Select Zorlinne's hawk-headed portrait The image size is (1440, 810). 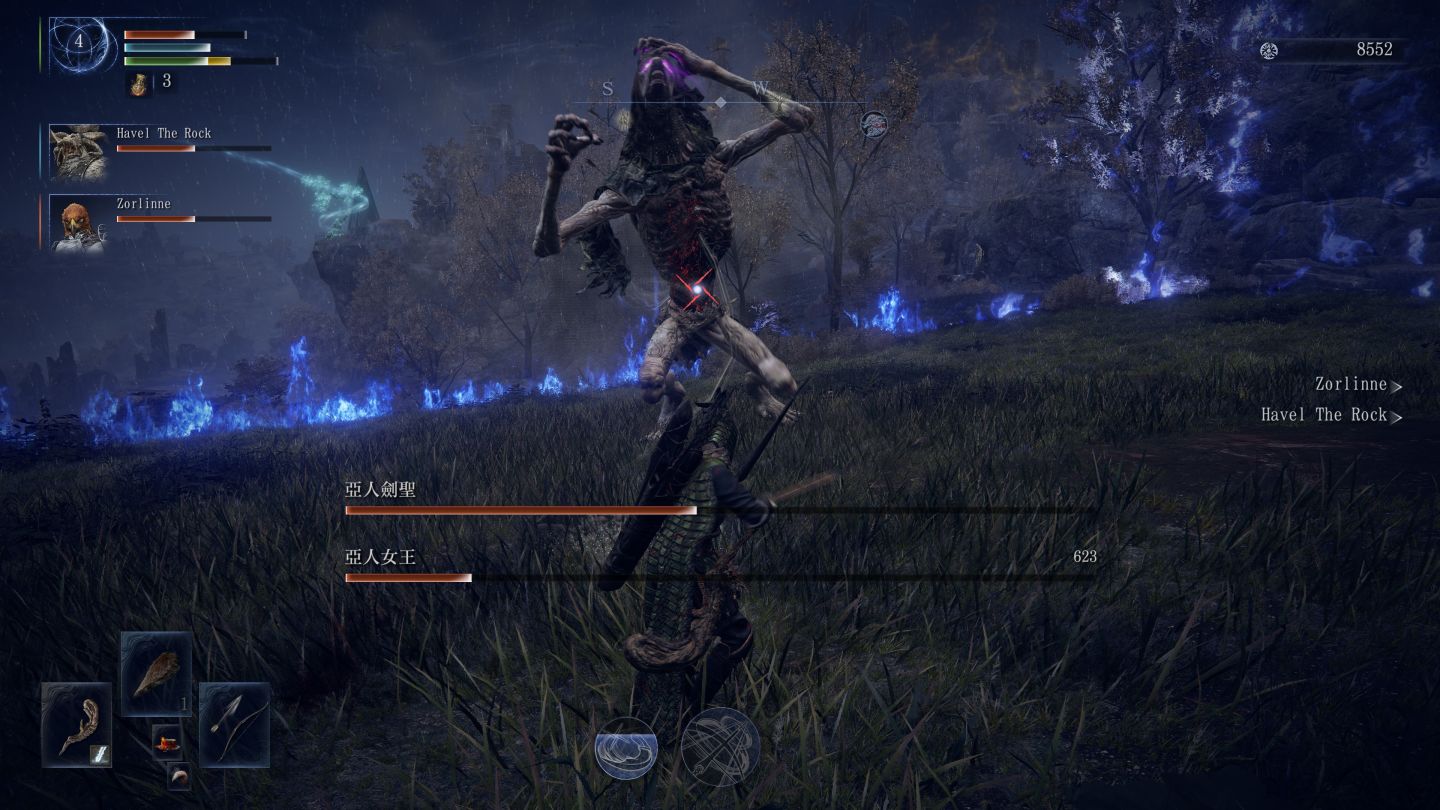point(78,223)
